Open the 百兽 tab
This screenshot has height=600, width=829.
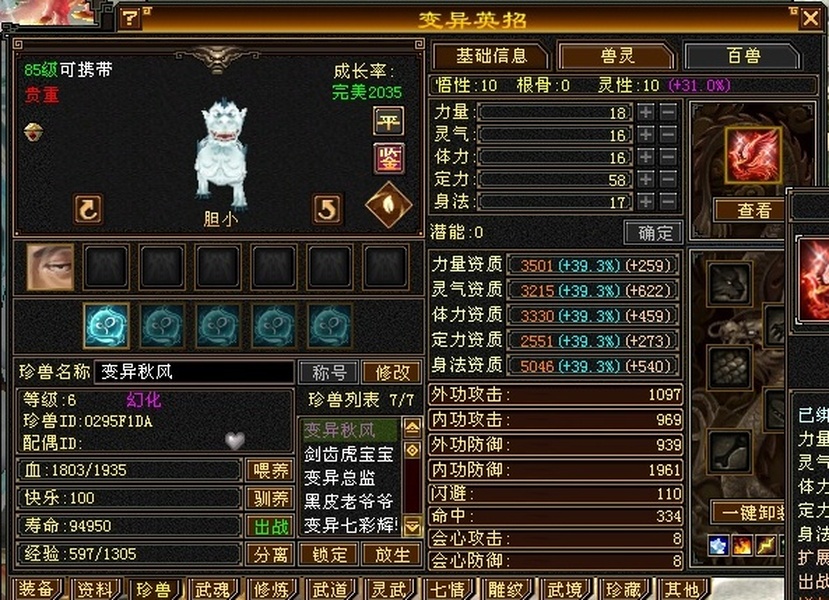tap(742, 56)
